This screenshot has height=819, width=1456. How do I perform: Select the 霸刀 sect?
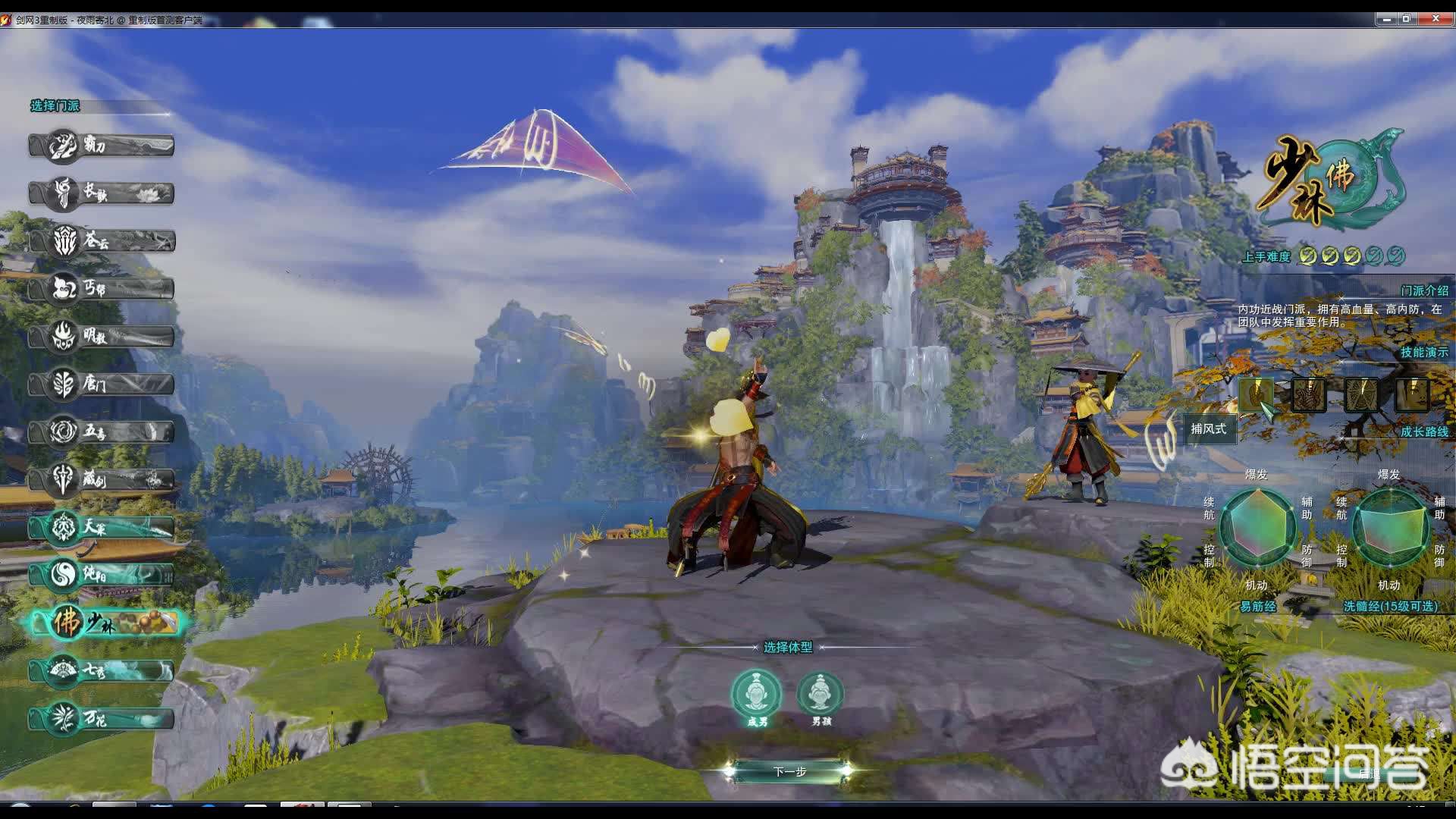tap(101, 145)
